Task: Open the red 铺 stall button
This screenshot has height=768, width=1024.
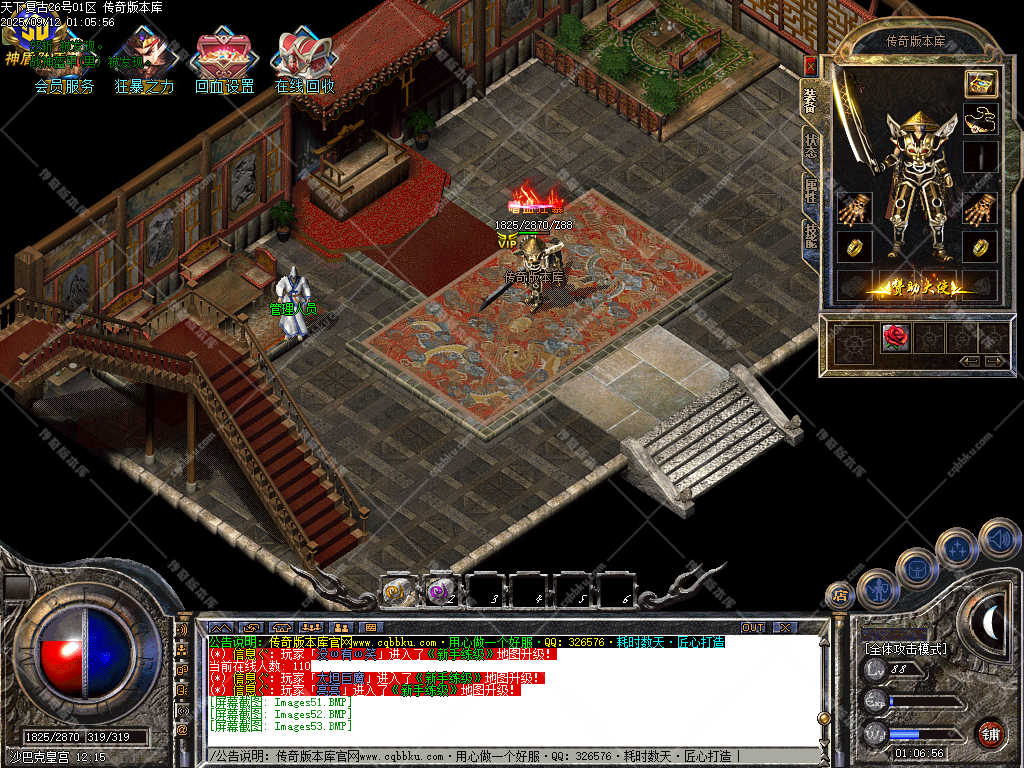Action: coord(990,733)
